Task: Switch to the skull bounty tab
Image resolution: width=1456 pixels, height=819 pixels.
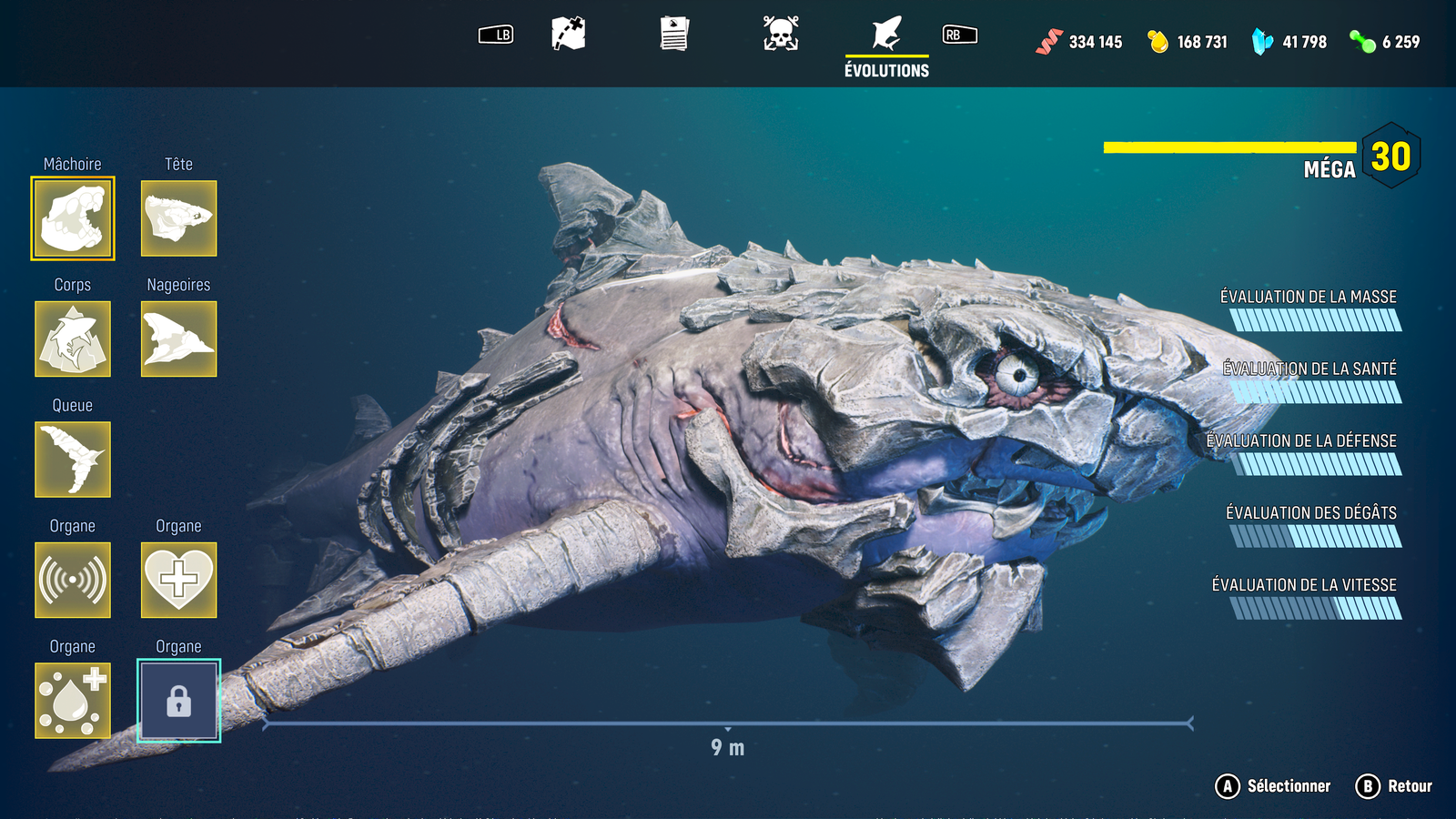Action: click(x=781, y=35)
